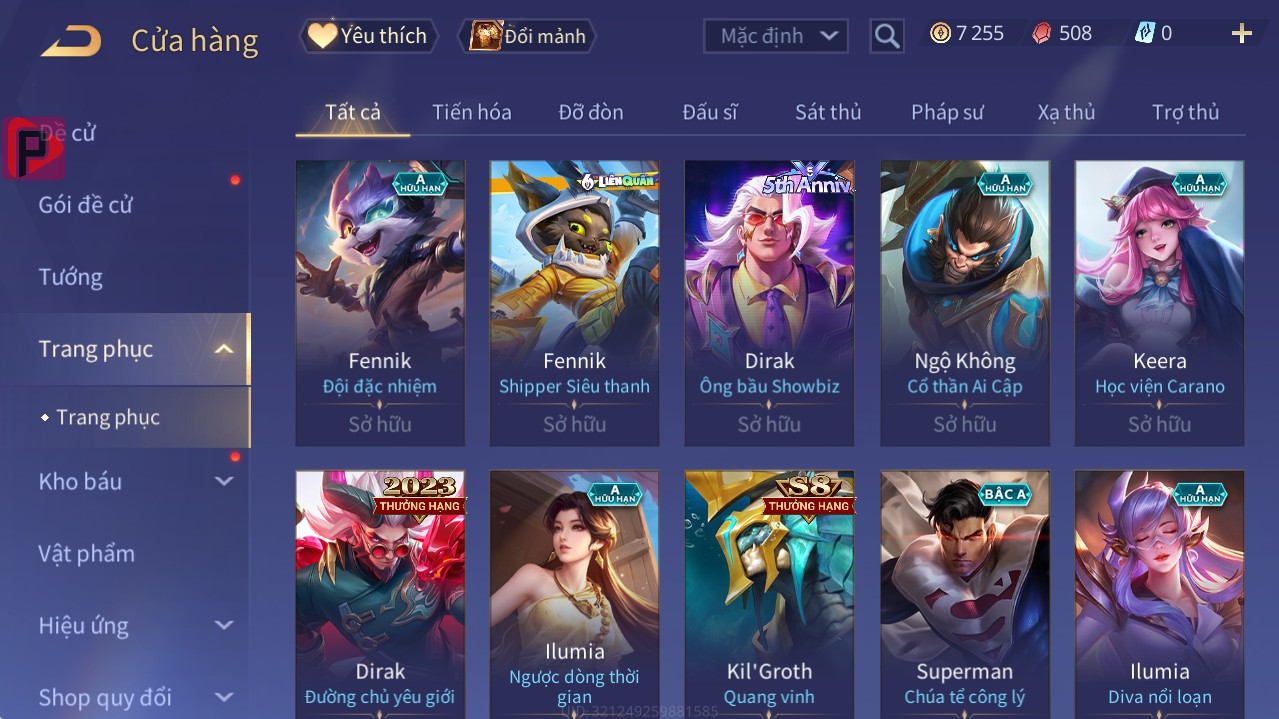This screenshot has width=1279, height=719.
Task: Choose the Xạ thủ tab
Action: 1066,112
